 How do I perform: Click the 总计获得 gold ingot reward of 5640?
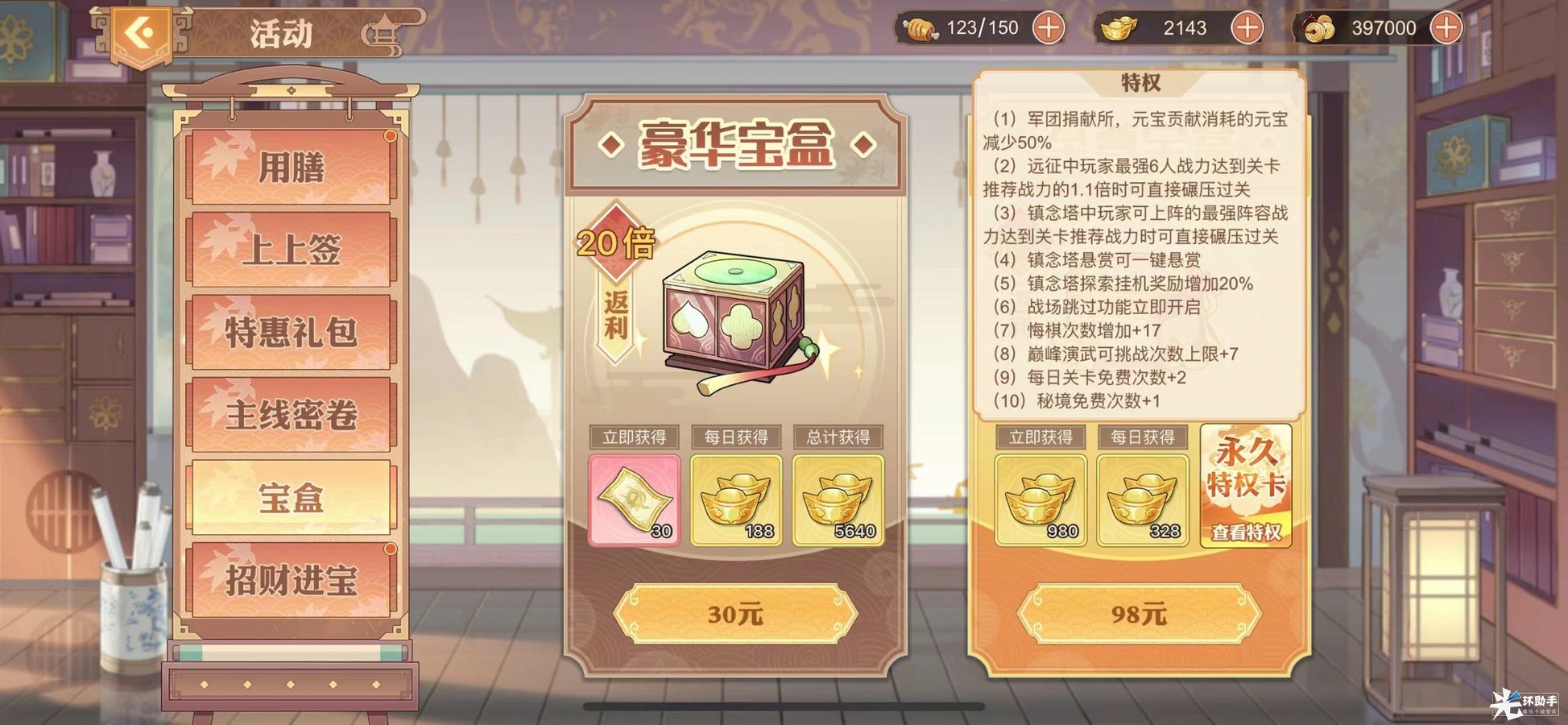coord(838,499)
